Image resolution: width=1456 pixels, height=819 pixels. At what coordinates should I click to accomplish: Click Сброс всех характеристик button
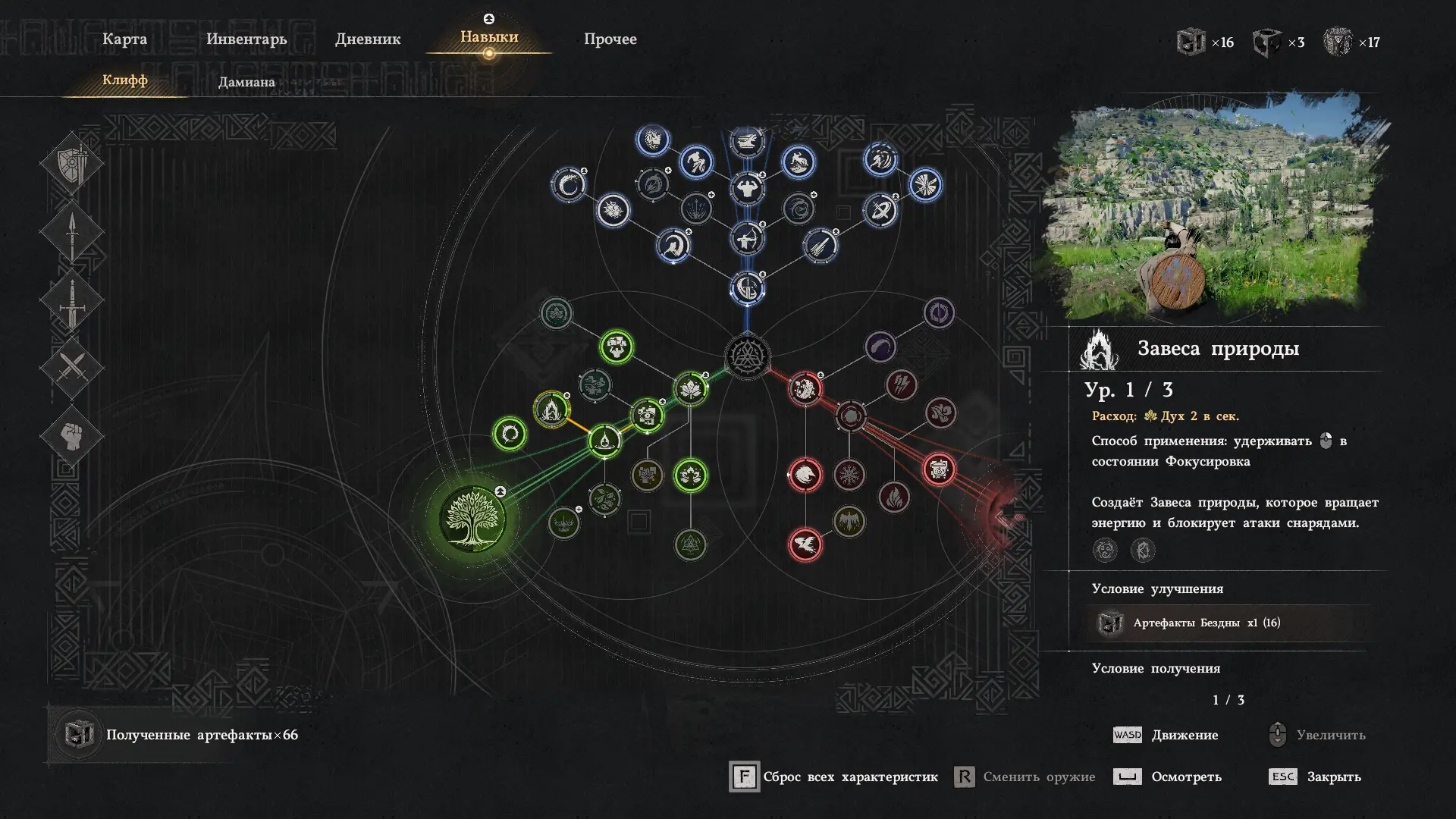tap(834, 777)
